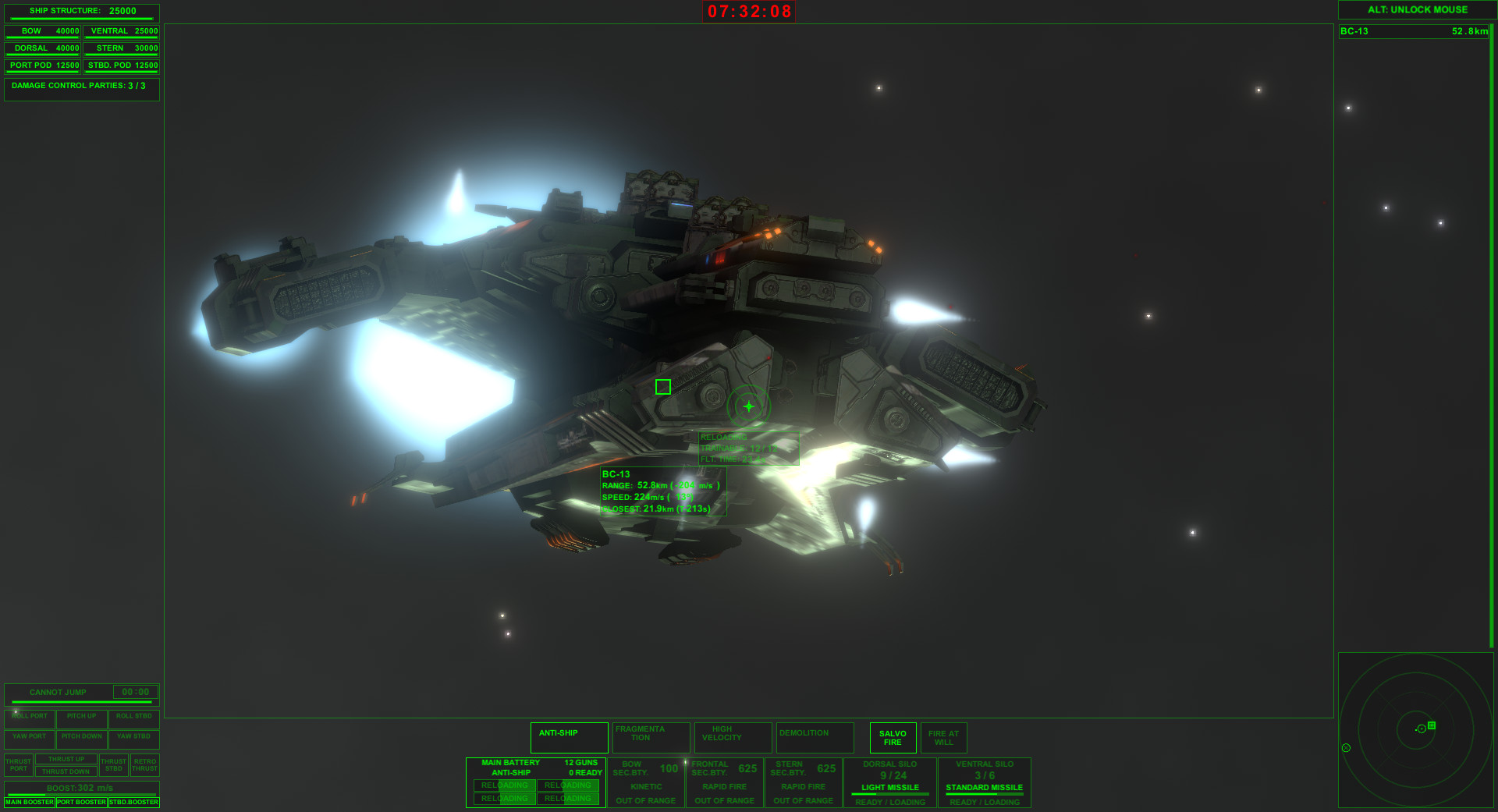
Task: Click the Yaw Stbd maneuver control
Action: tap(133, 736)
